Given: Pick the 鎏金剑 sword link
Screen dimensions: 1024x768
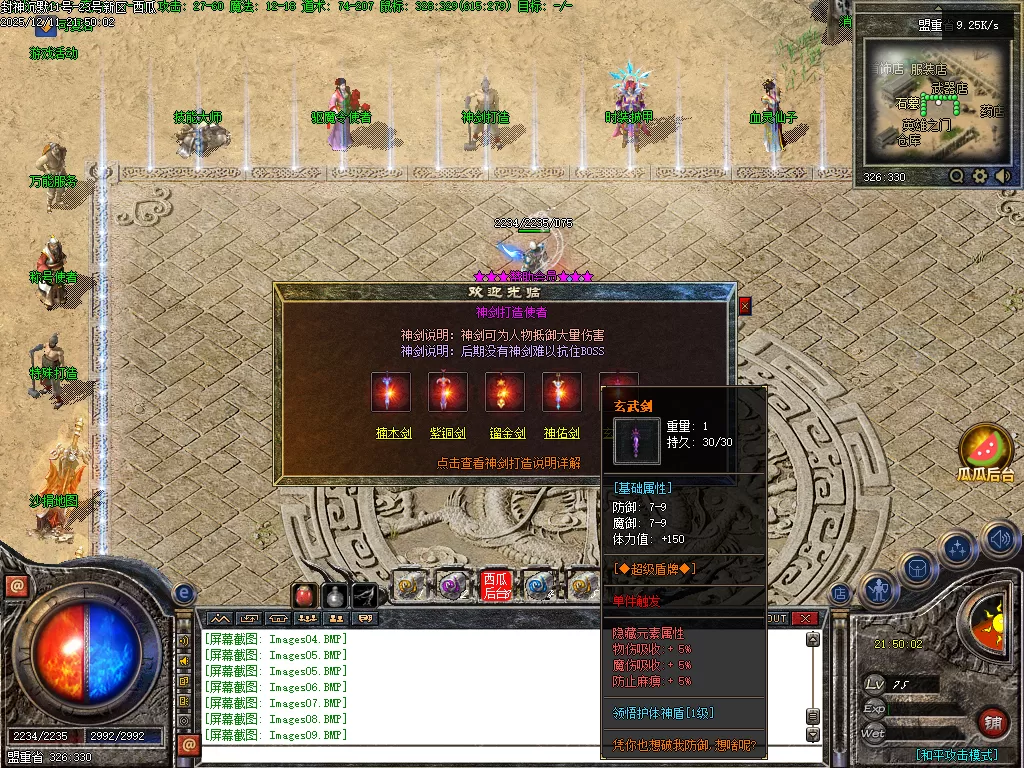Looking at the screenshot, I should pos(505,433).
